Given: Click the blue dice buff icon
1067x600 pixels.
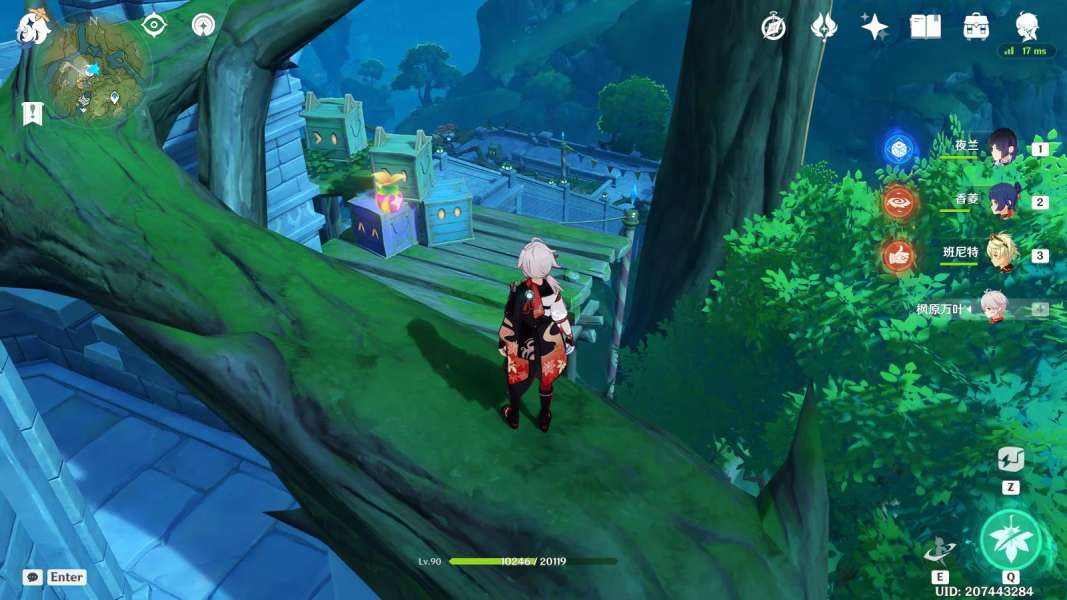Looking at the screenshot, I should click(x=900, y=149).
